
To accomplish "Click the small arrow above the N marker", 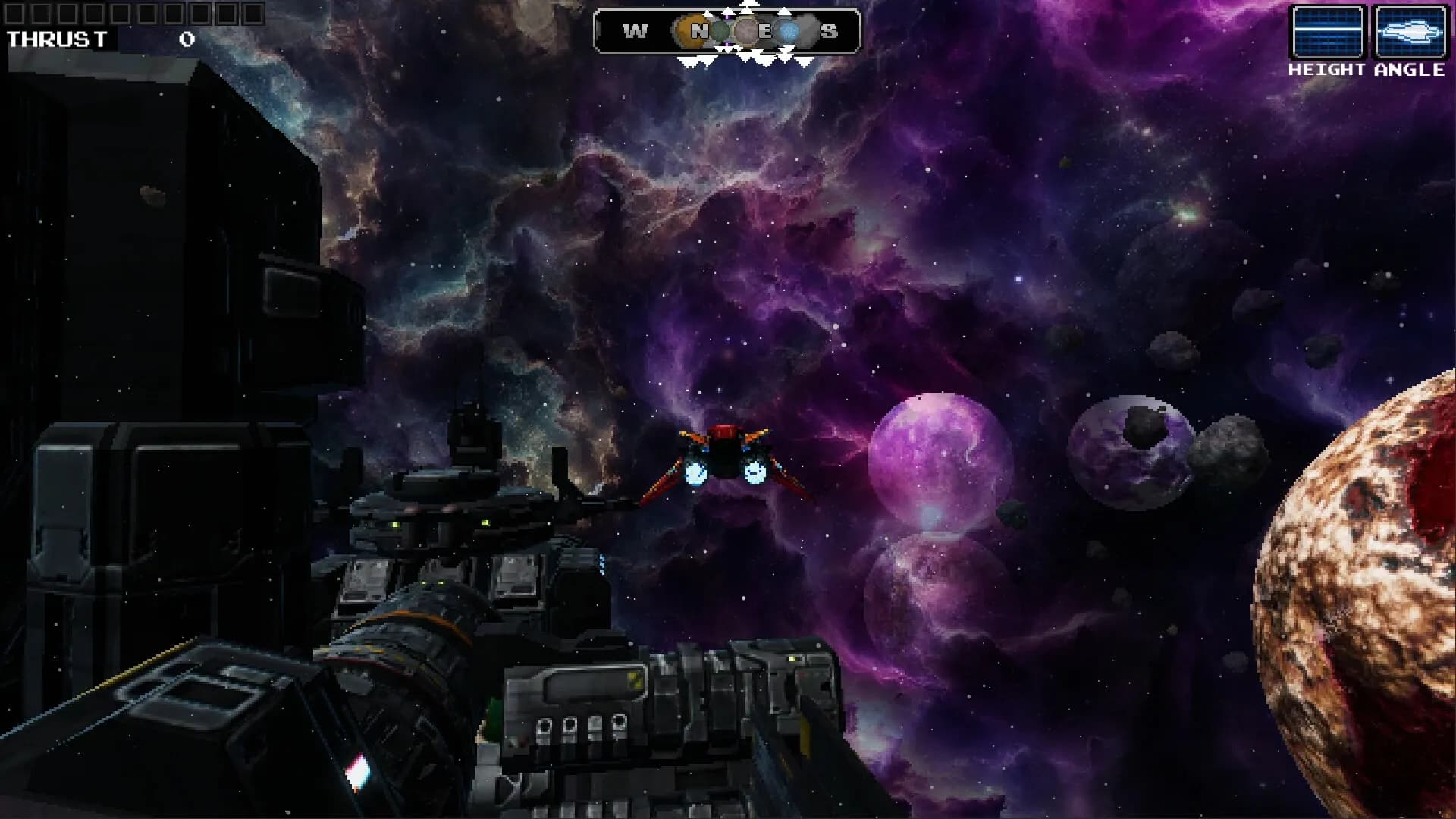I will tap(707, 12).
